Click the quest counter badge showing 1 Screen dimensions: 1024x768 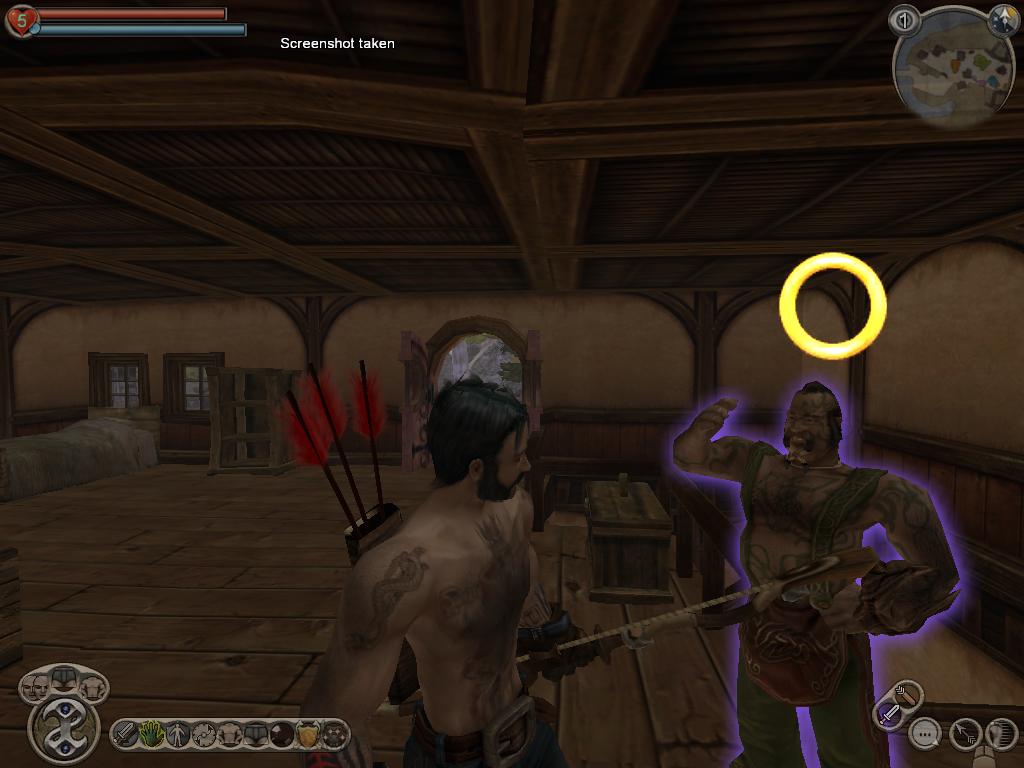[904, 19]
